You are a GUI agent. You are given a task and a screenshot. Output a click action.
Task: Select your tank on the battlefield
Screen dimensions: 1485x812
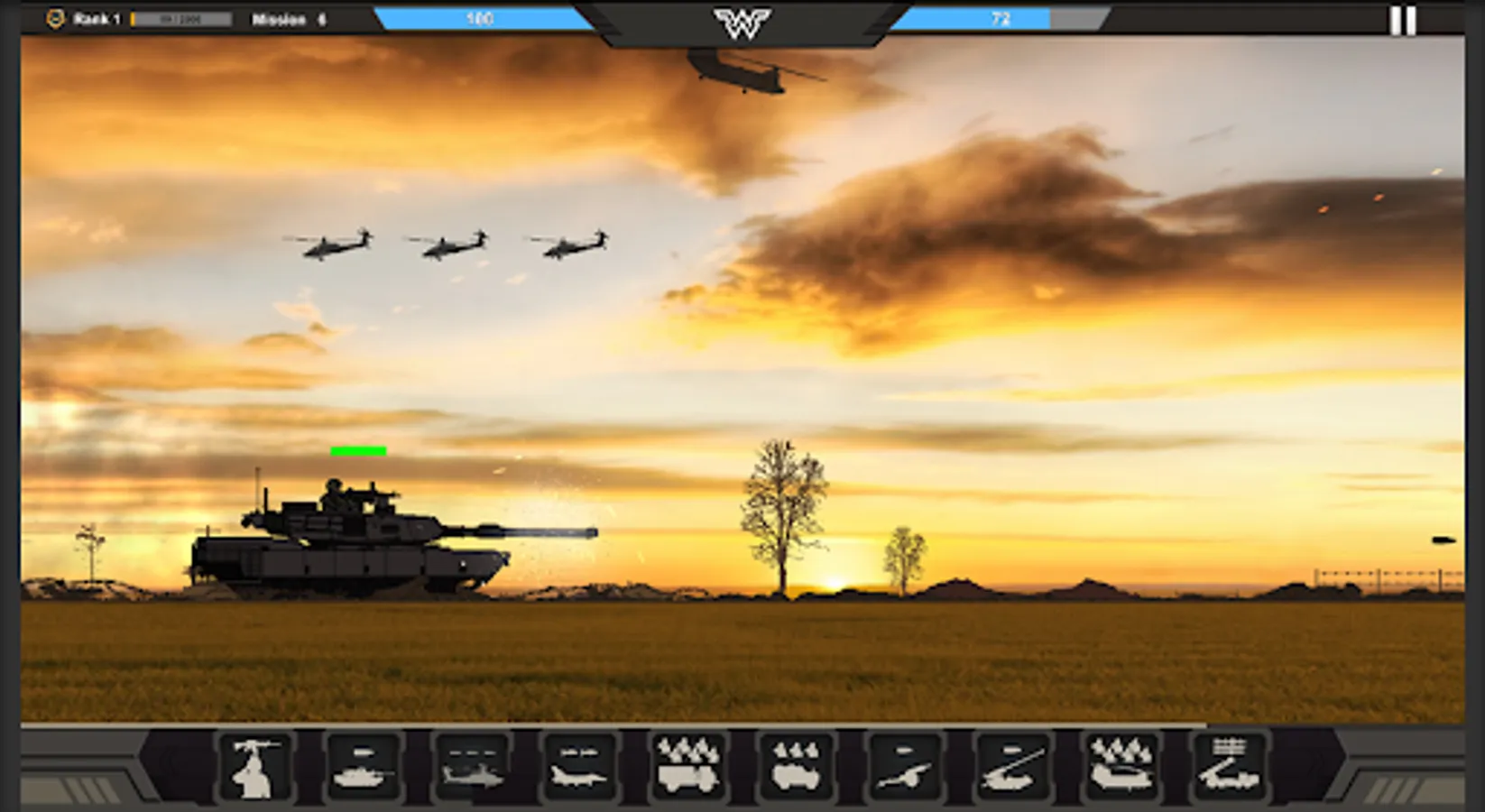pos(343,541)
